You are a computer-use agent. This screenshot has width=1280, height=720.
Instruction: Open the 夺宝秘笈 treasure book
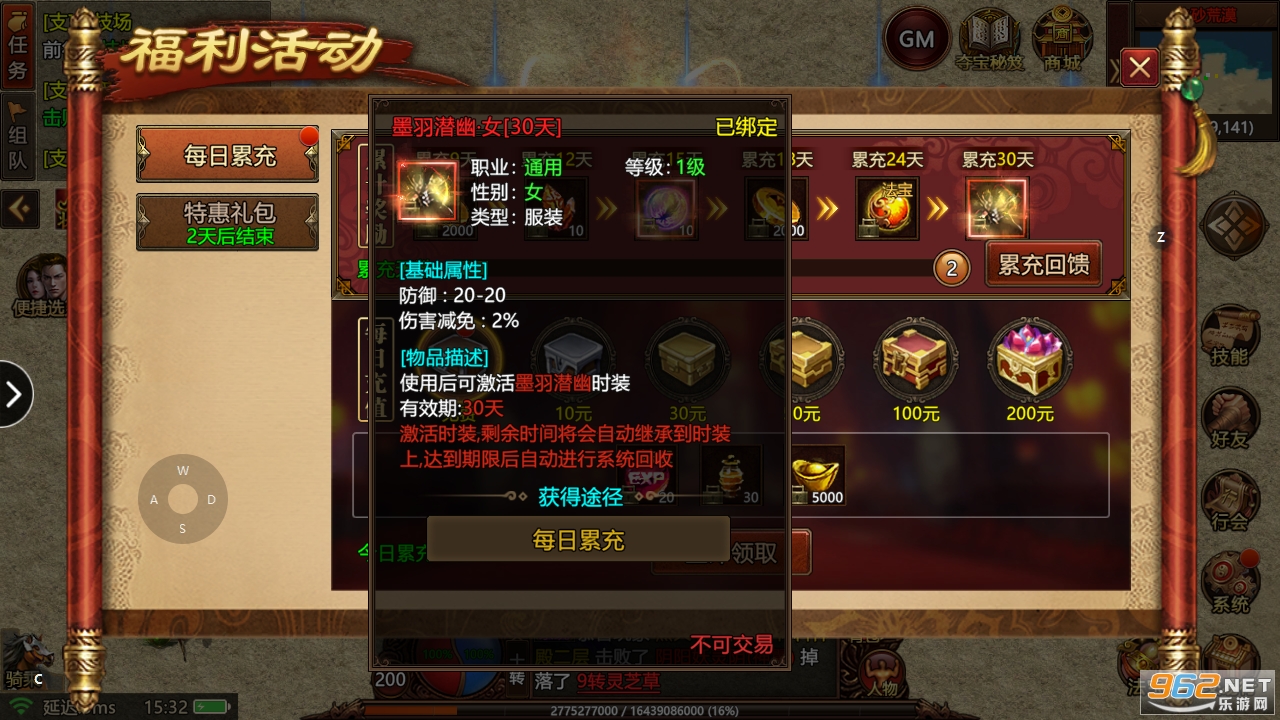(988, 38)
